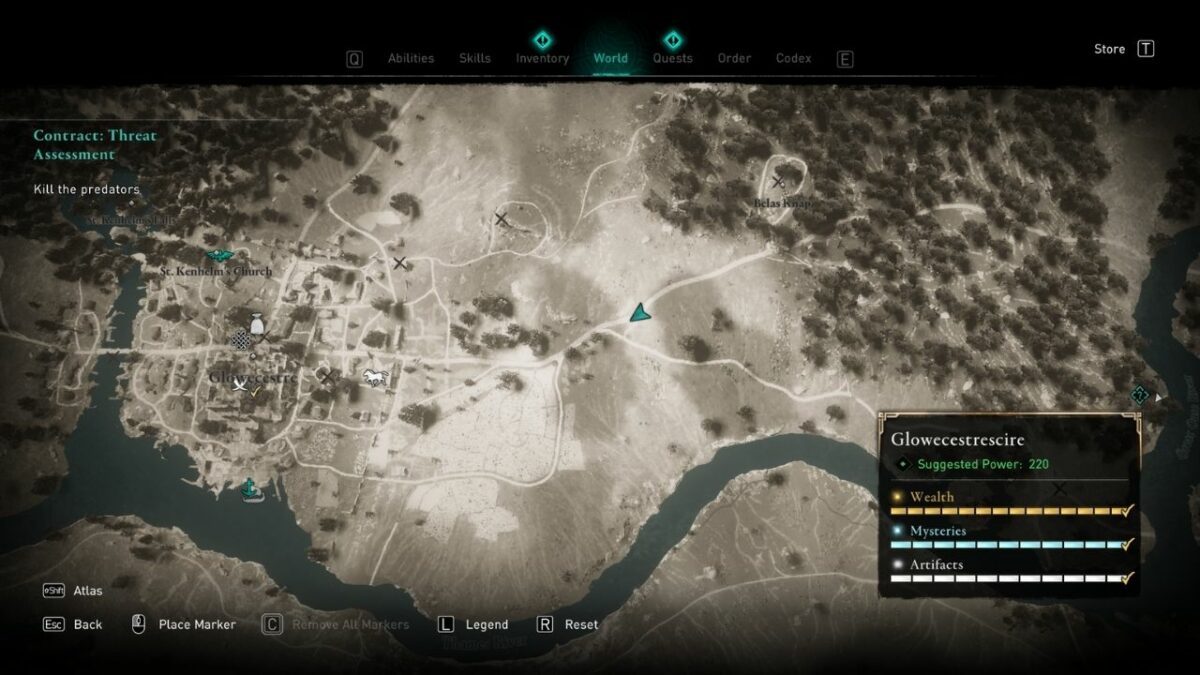Select the teal diamond question-mark marker
Screen dimensions: 1200x675
coord(1139,395)
